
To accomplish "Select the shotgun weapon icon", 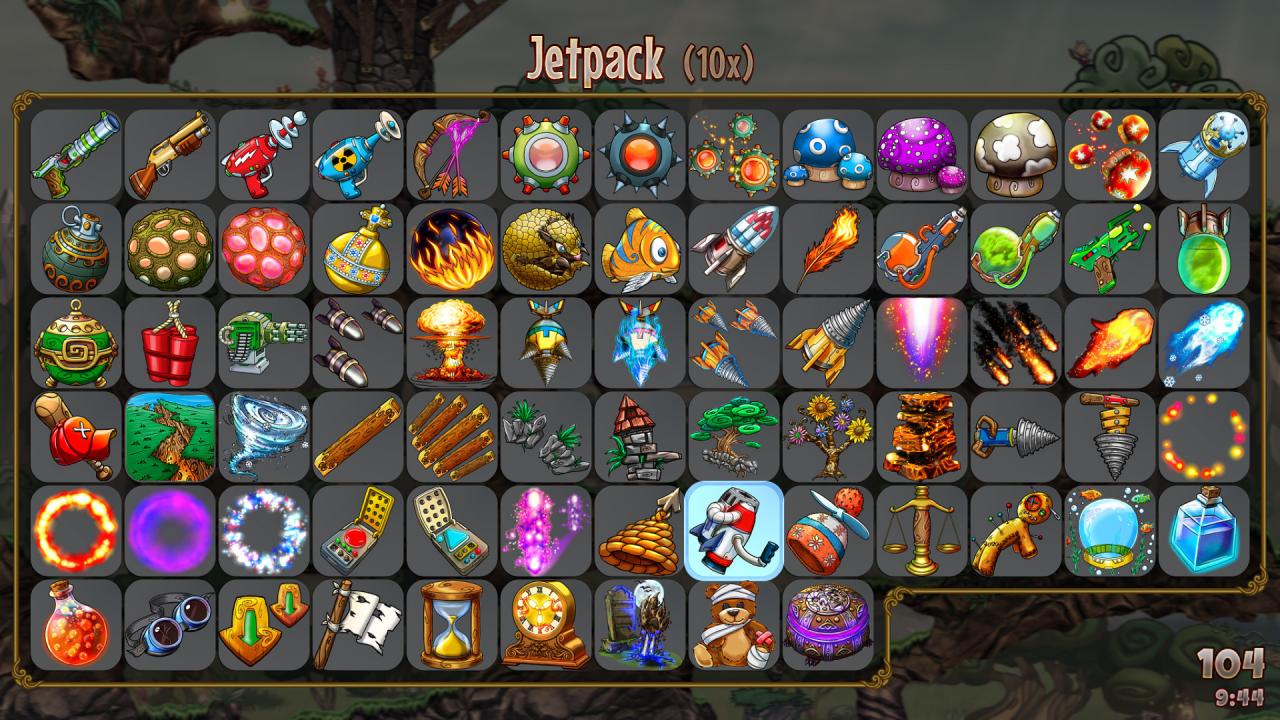I will tap(165, 156).
